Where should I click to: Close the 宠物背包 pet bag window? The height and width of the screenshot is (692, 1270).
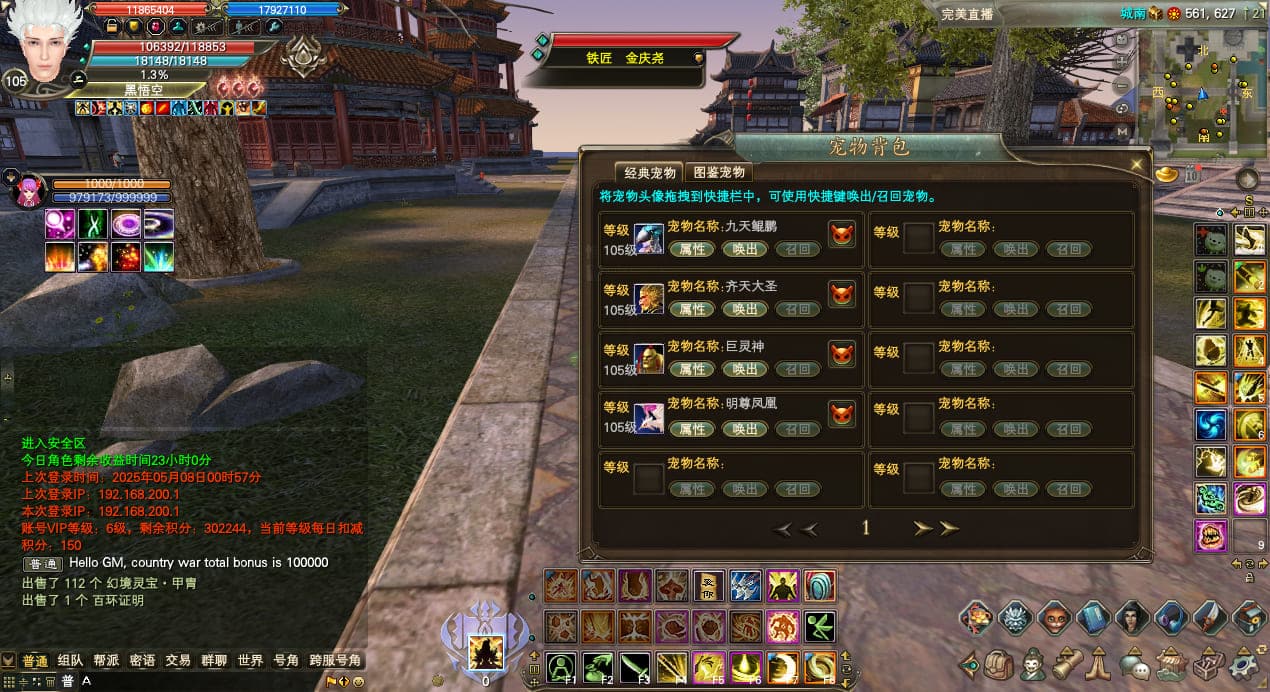[1136, 164]
